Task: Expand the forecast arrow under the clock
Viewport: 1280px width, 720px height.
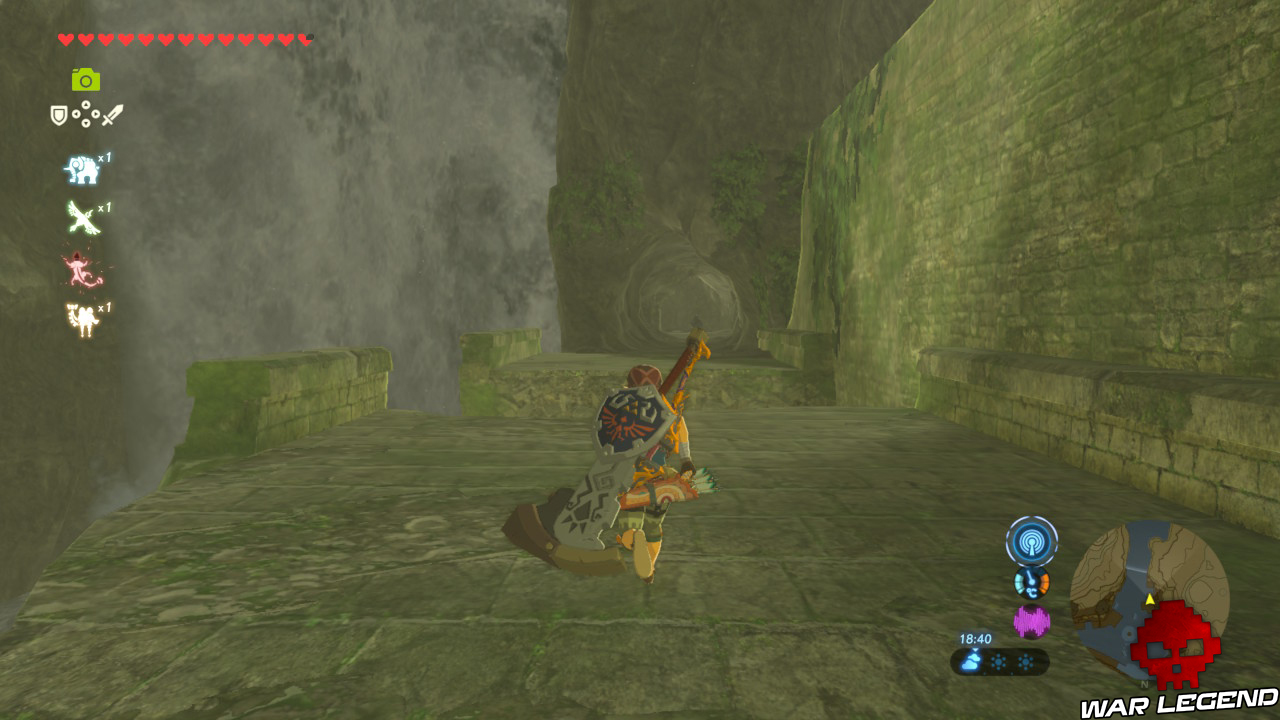Action: click(x=974, y=648)
